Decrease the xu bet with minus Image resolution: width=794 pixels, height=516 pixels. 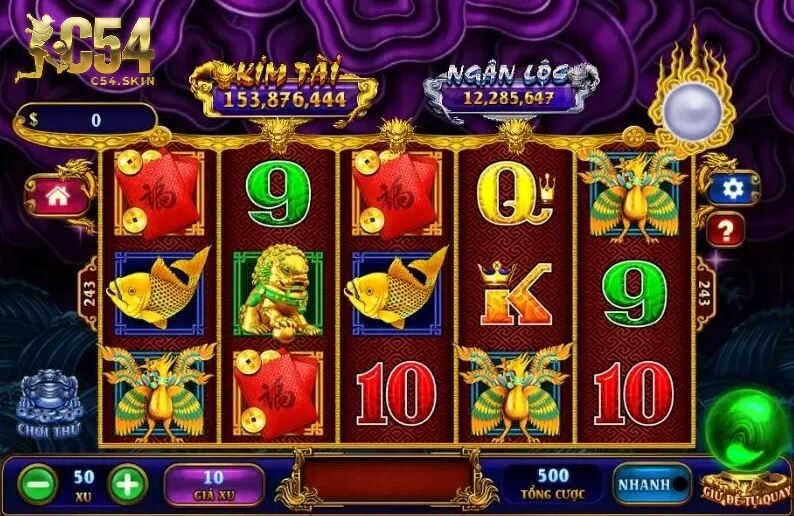(39, 484)
